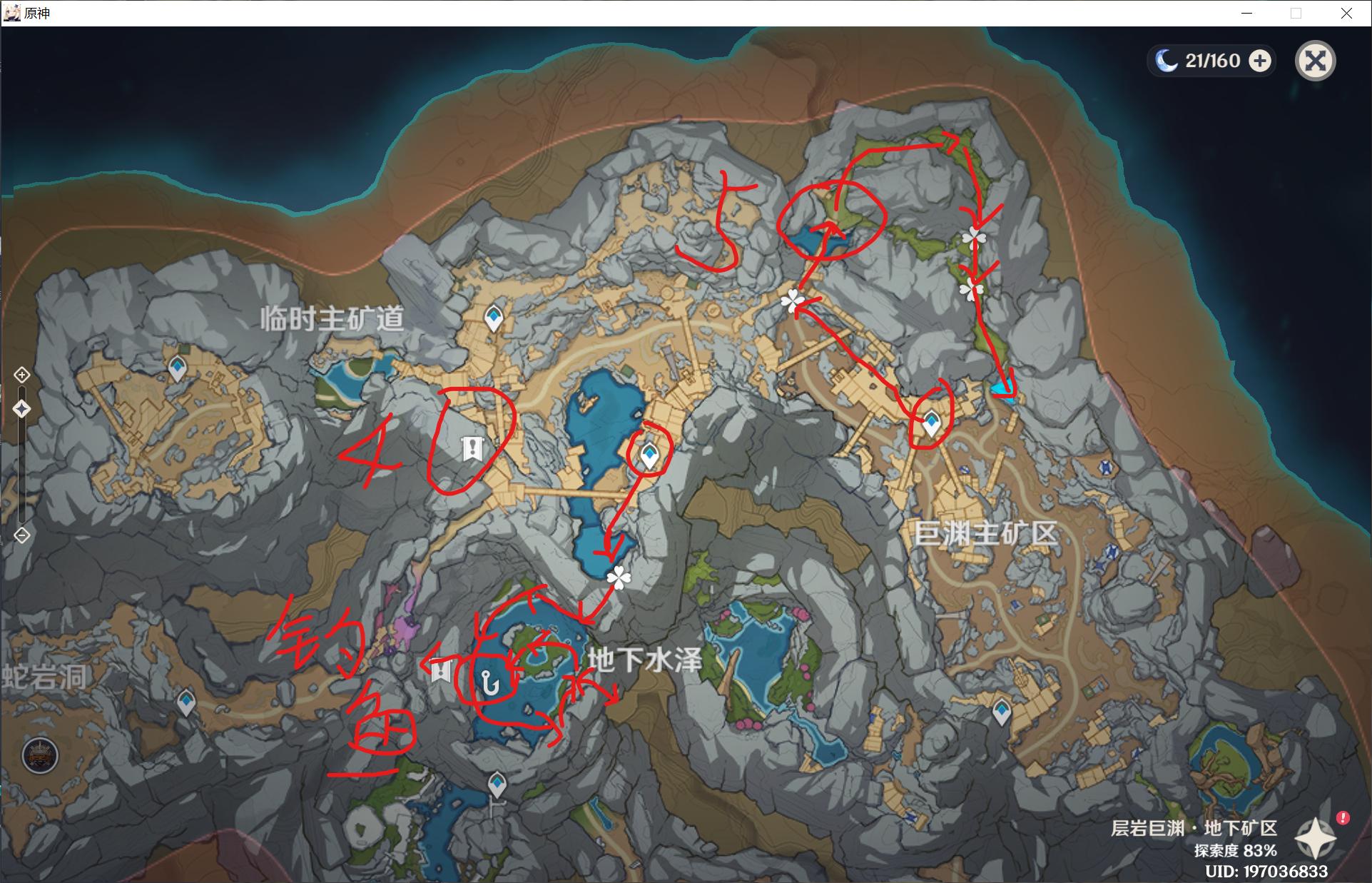Close the map with the round X button
This screenshot has width=1372, height=883.
(x=1316, y=61)
